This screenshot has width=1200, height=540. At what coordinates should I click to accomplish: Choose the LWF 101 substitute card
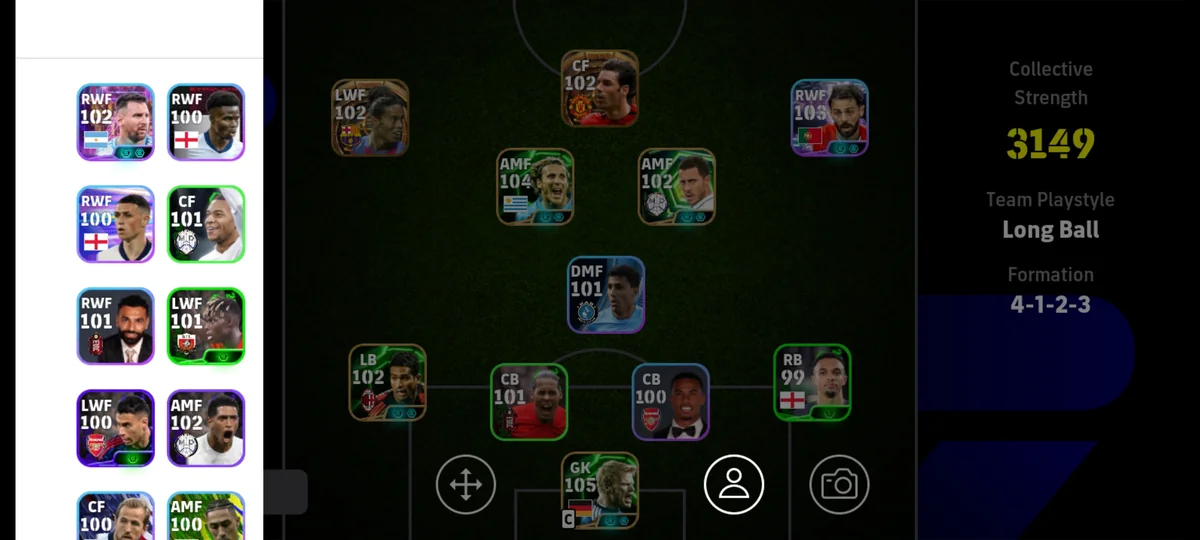[x=206, y=326]
